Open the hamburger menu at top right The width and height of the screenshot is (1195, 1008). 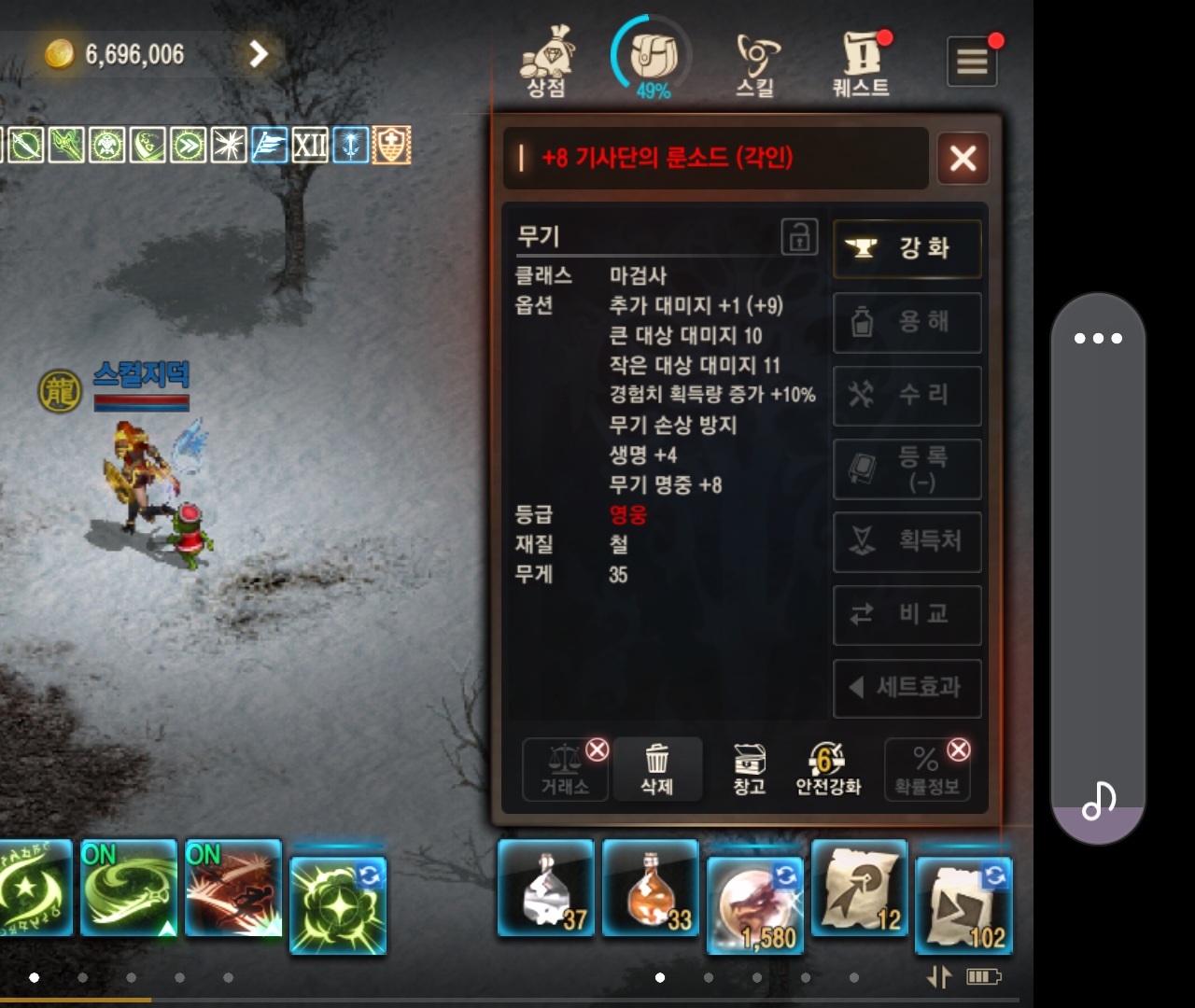(x=971, y=61)
